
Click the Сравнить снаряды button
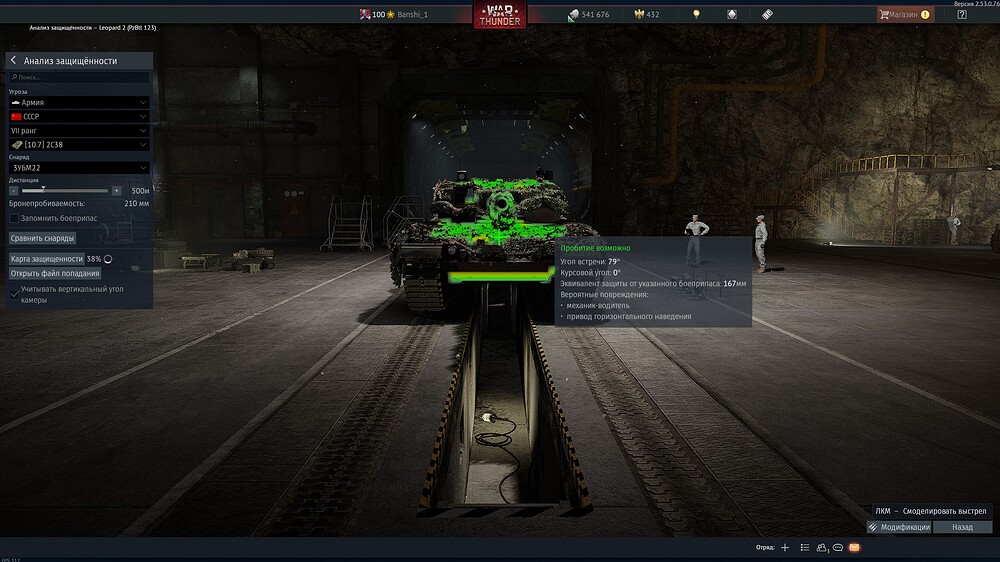(42, 238)
